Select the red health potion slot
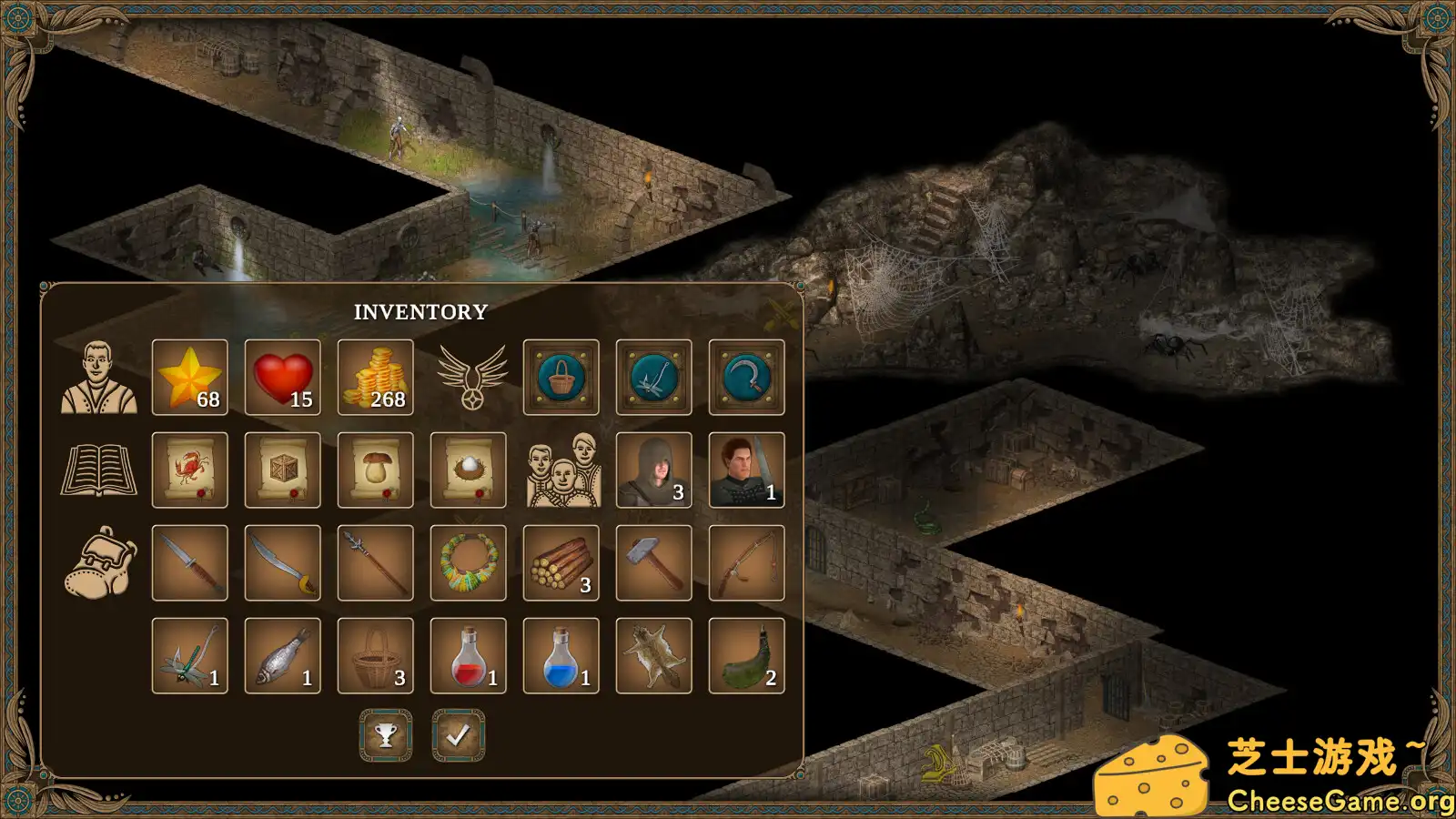1456x819 pixels. (x=468, y=655)
